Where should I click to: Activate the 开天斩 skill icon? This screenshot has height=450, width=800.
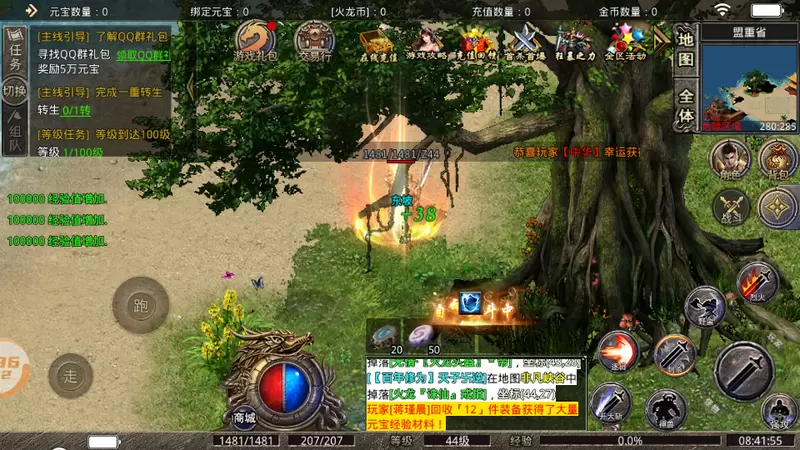click(x=610, y=403)
